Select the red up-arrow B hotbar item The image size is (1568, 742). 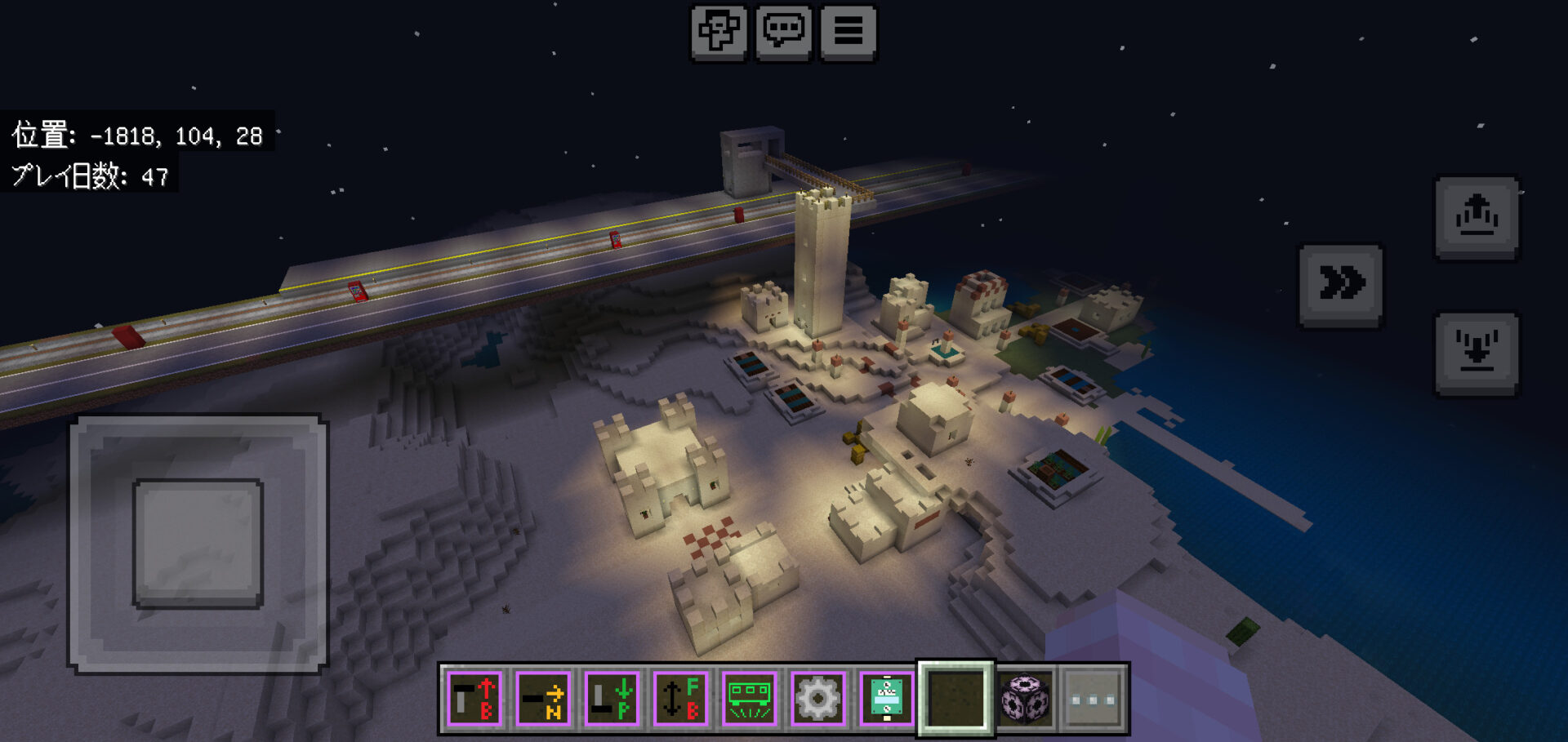[475, 700]
